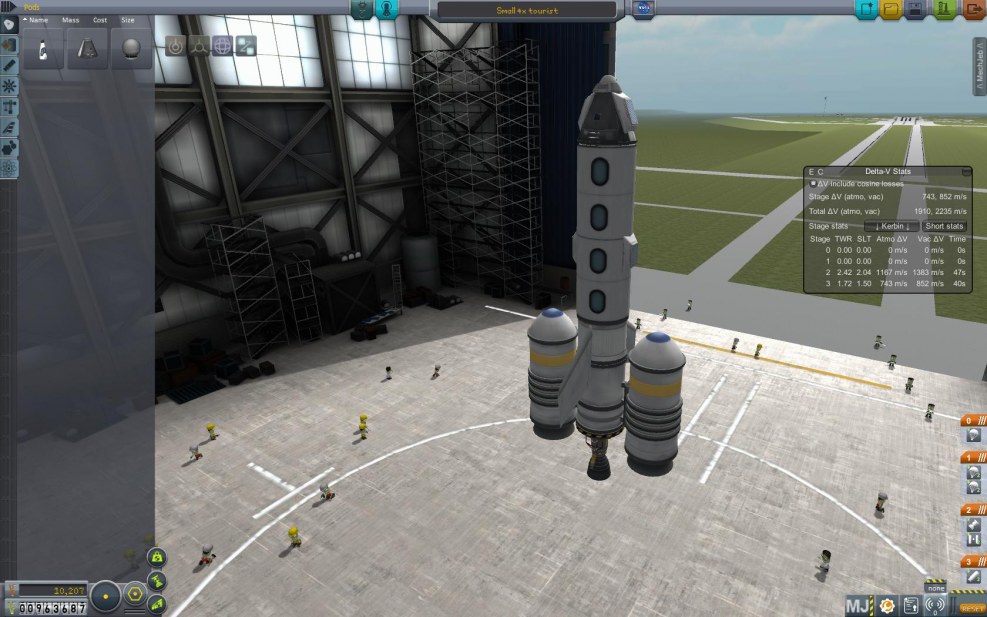Select the Pods category icon
The height and width of the screenshot is (617, 987).
[9, 24]
